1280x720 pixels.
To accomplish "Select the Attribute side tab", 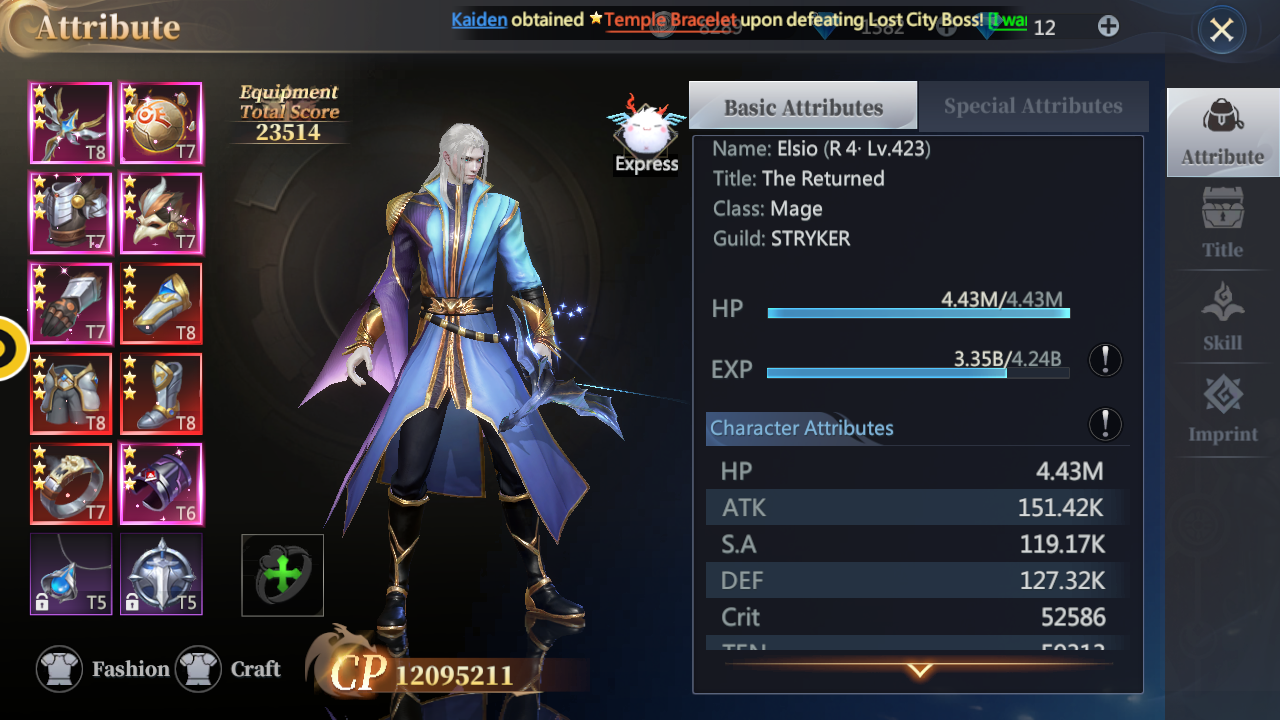I will [1222, 132].
